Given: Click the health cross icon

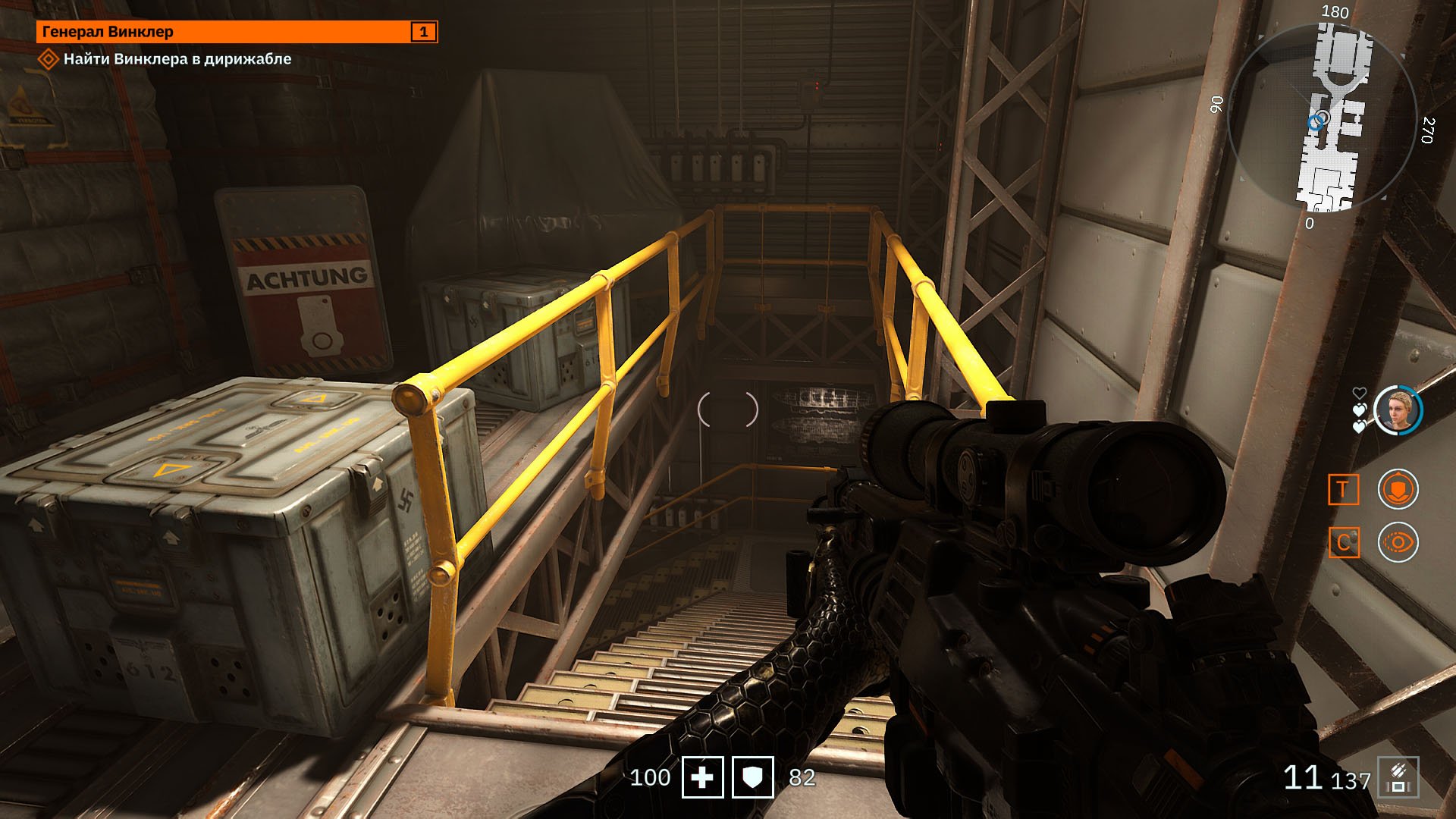Looking at the screenshot, I should click(702, 777).
